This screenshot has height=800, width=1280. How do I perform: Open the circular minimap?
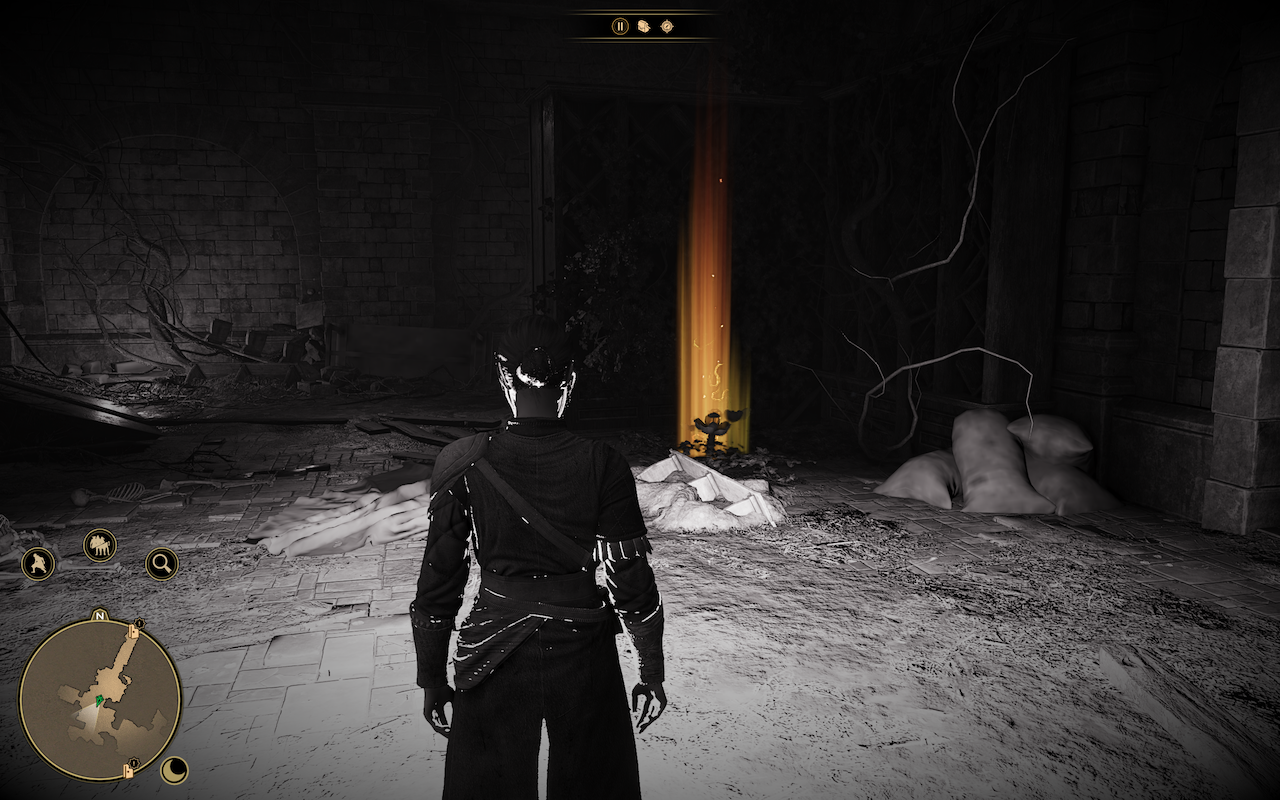(100, 699)
